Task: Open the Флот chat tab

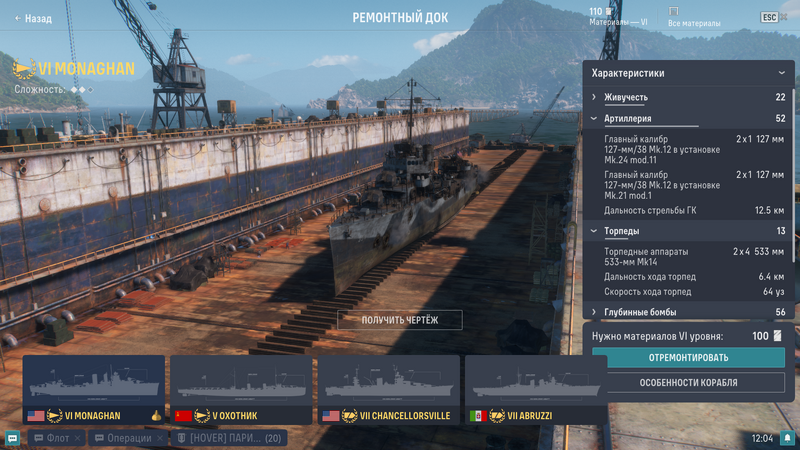Action: (x=52, y=438)
